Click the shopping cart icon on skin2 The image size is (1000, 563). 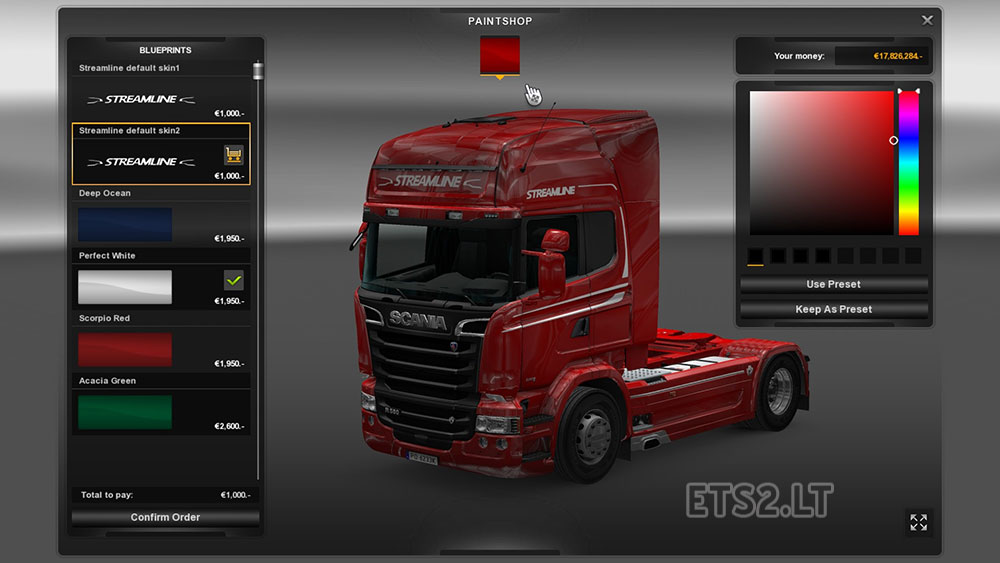(x=234, y=154)
